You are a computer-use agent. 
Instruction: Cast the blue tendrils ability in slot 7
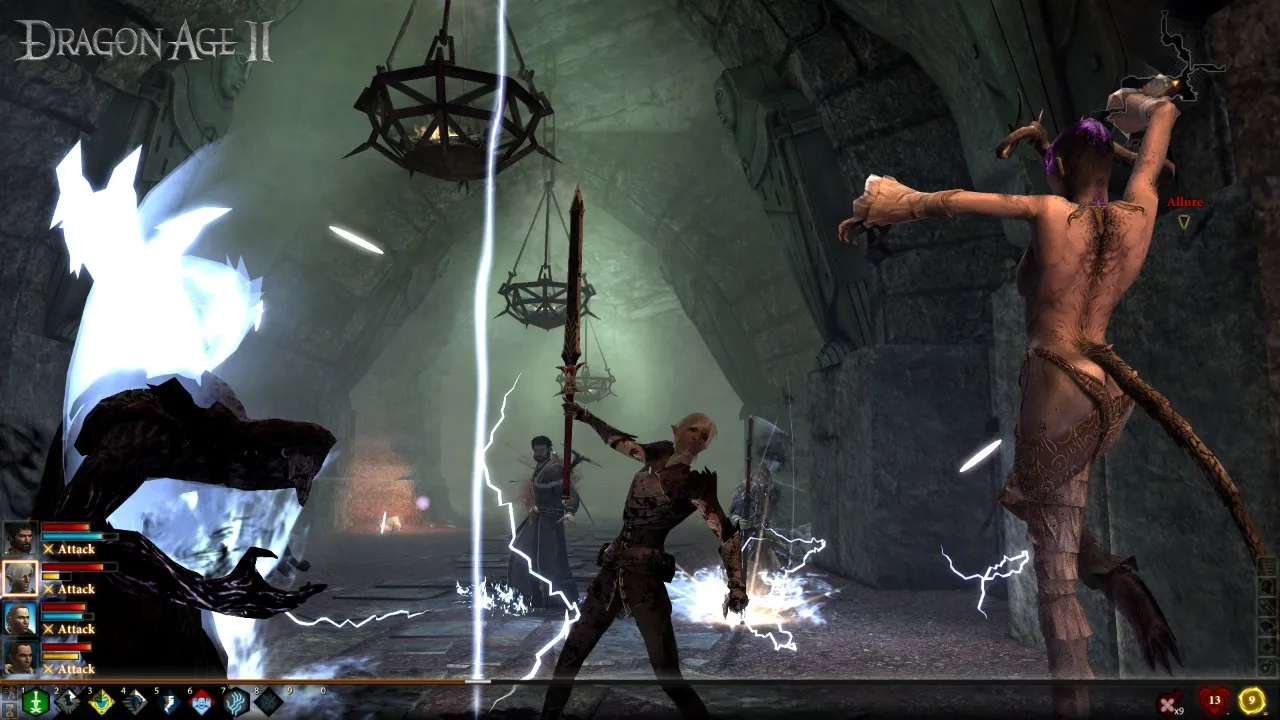235,702
